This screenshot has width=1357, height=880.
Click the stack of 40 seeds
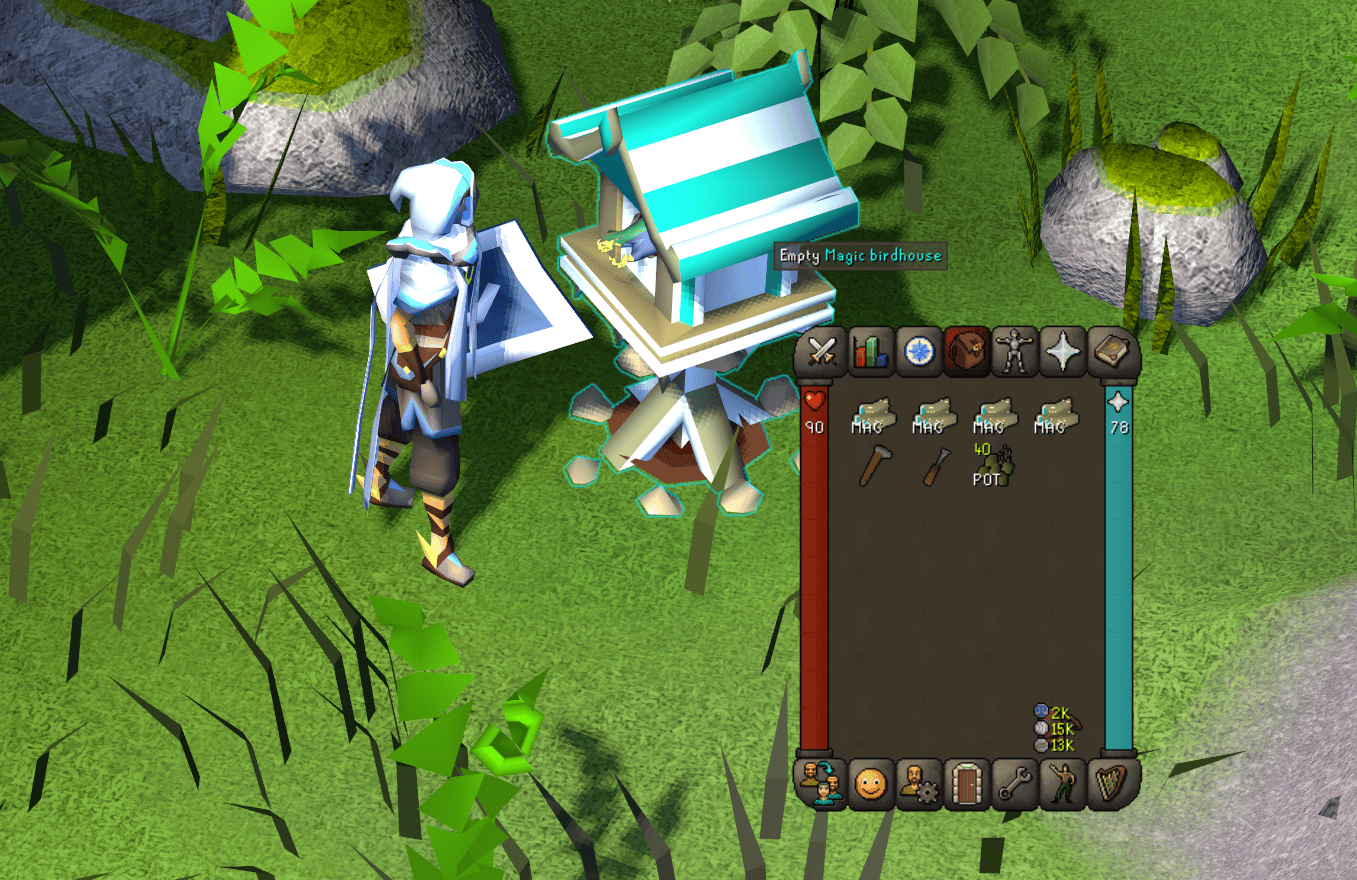[x=986, y=468]
